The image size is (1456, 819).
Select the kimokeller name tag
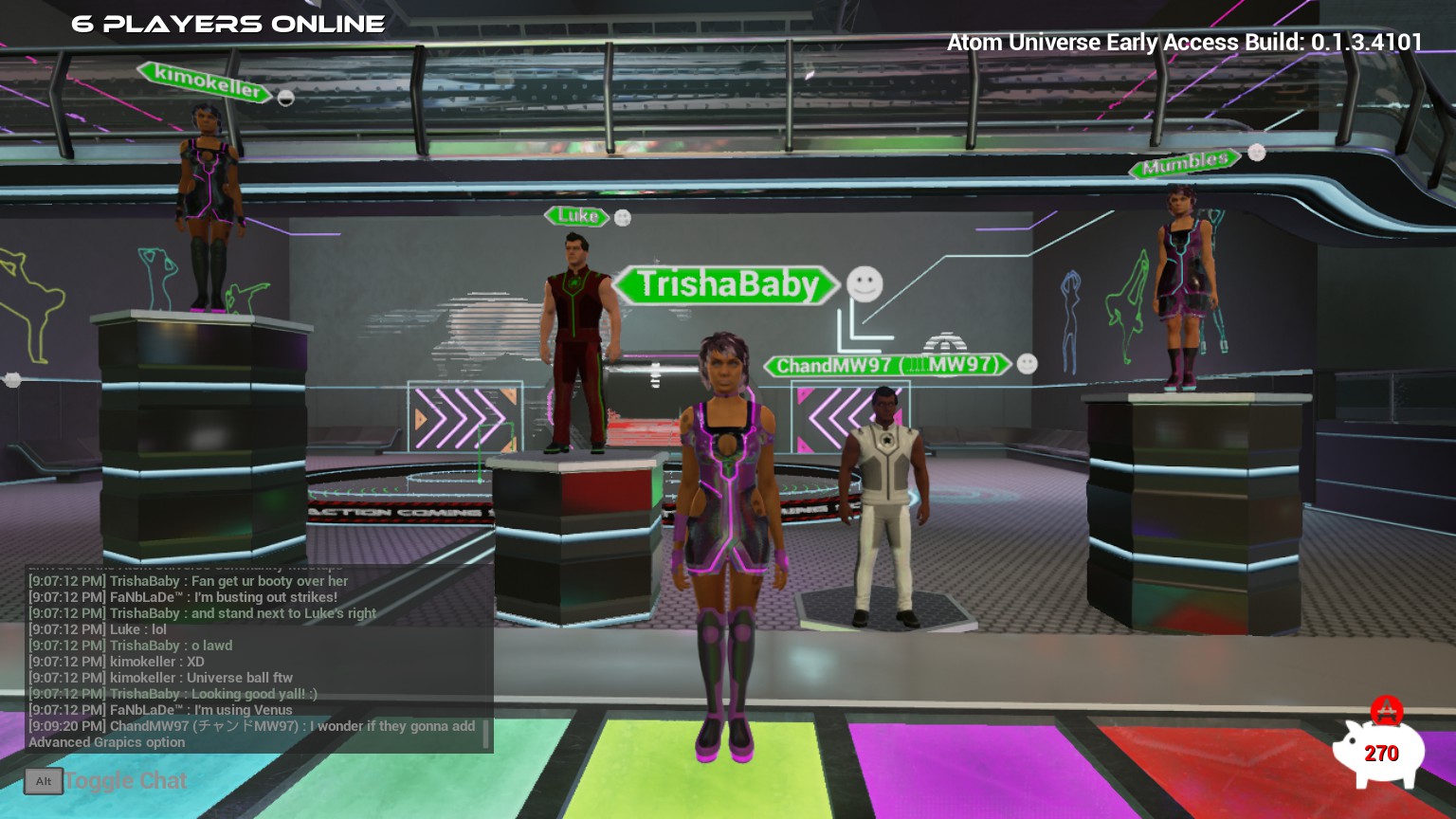205,82
